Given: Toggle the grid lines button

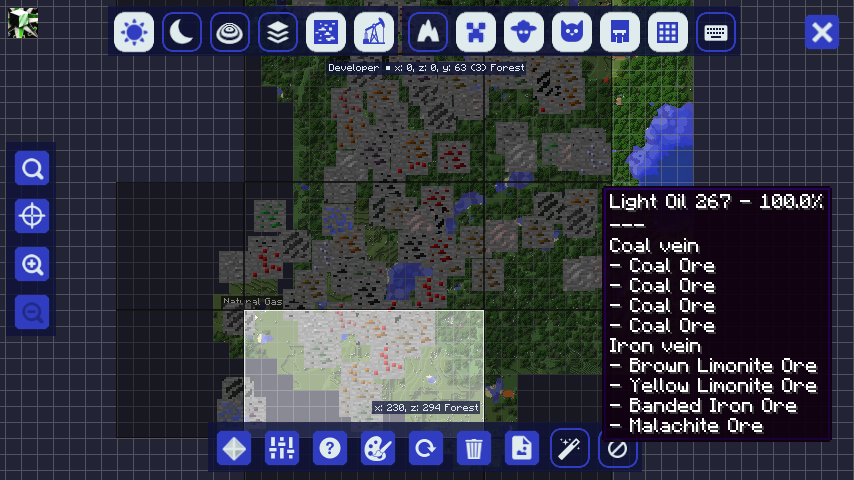Looking at the screenshot, I should tap(667, 33).
